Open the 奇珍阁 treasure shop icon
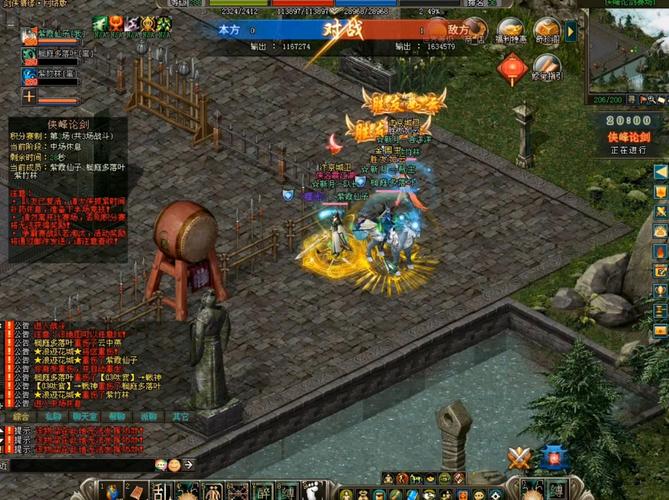The height and width of the screenshot is (500, 669). pyautogui.click(x=546, y=30)
